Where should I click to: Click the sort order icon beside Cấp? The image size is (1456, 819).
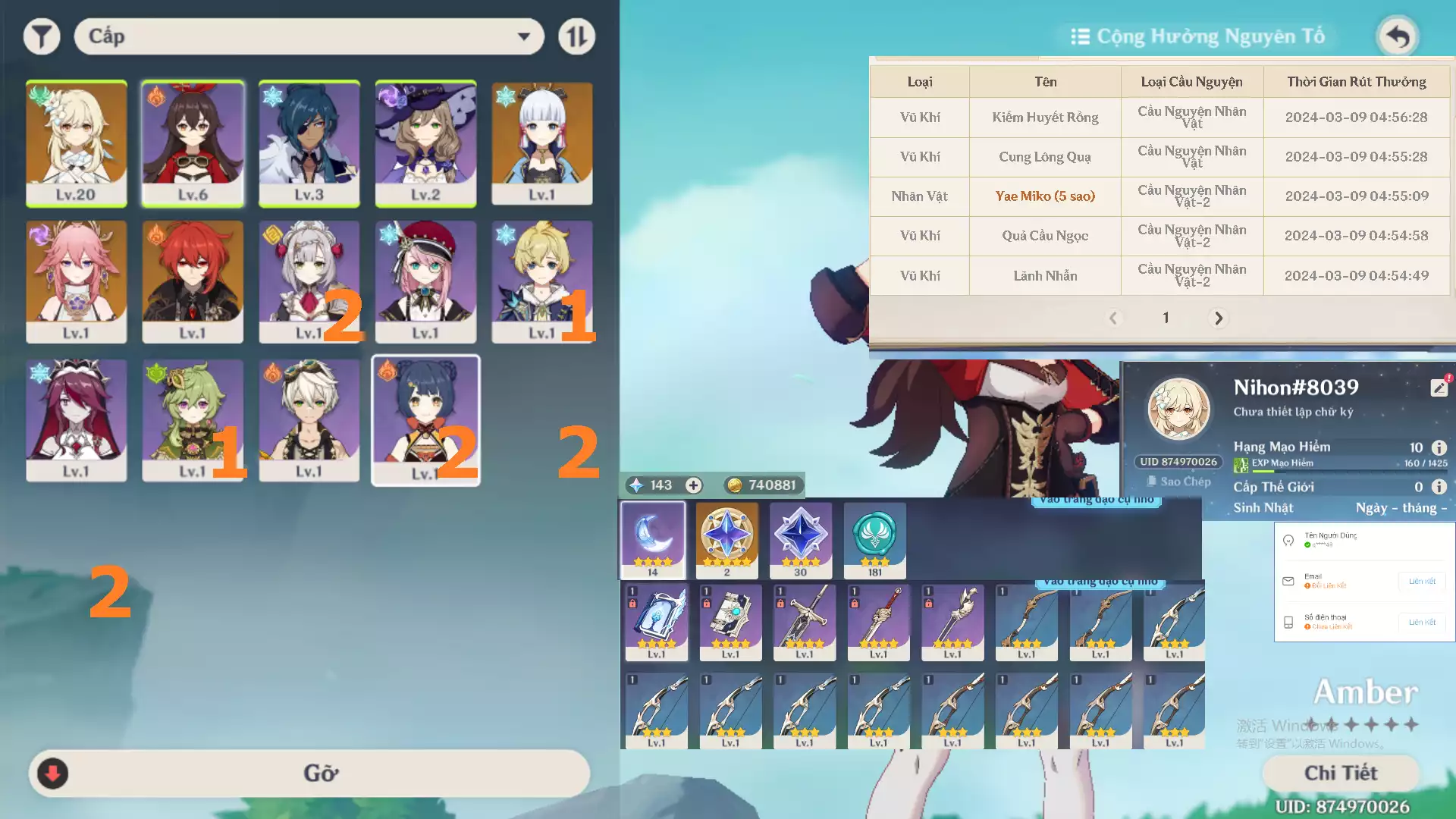click(576, 36)
